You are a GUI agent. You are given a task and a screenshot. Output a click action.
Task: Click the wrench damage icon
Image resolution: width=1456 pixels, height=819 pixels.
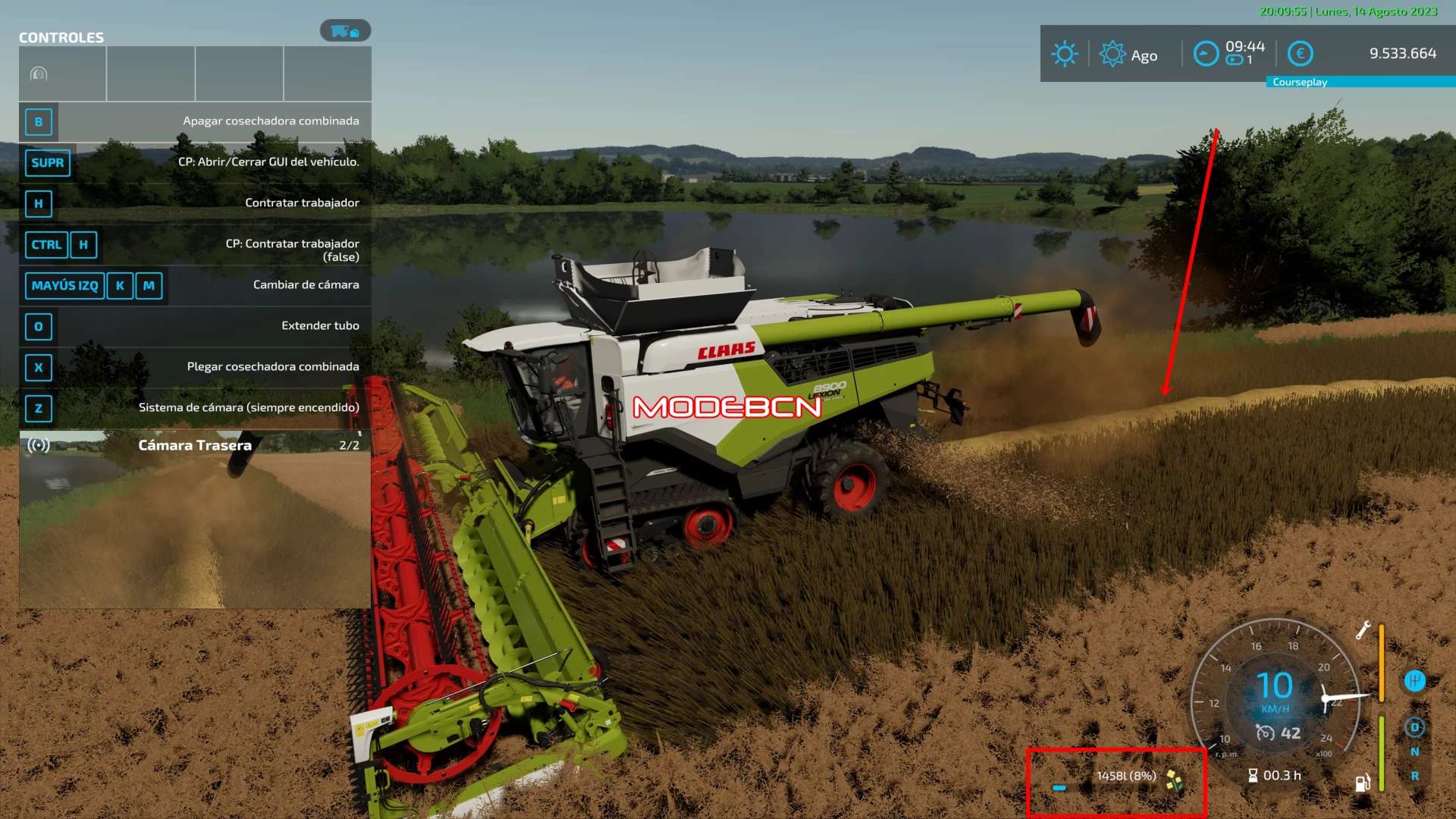click(x=1363, y=630)
